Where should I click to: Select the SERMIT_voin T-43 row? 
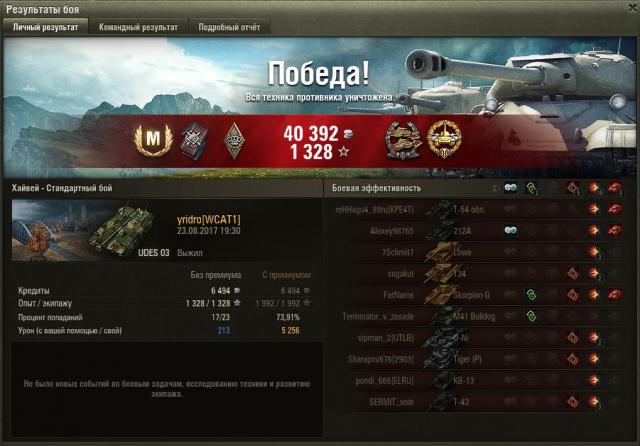pos(470,402)
